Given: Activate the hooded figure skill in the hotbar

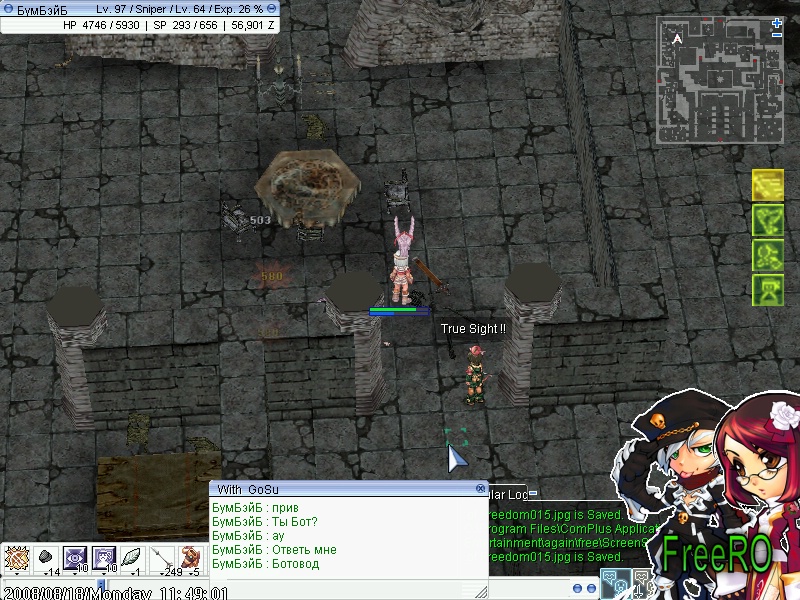Looking at the screenshot, I should (x=104, y=558).
